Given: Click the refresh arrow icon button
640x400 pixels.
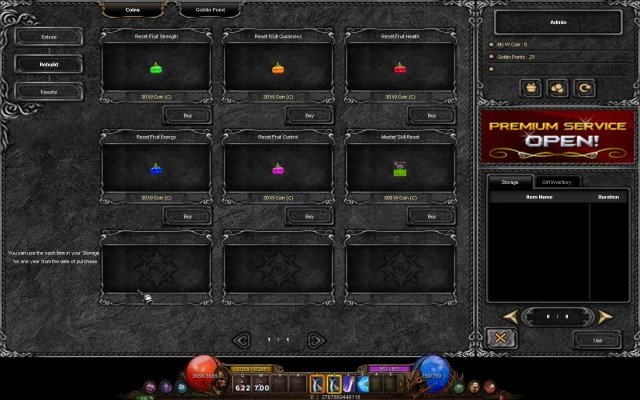Looking at the screenshot, I should (x=585, y=88).
